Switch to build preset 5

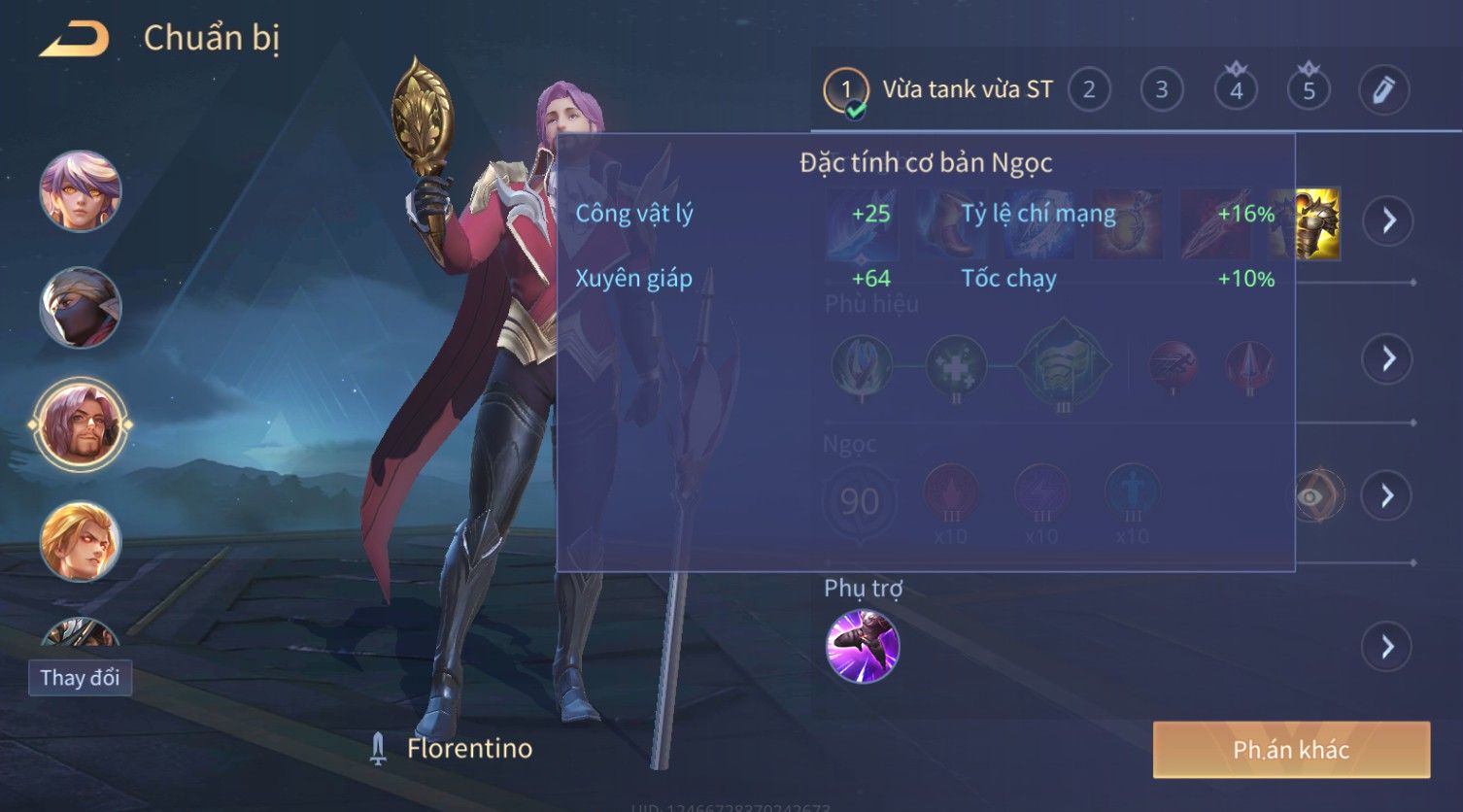tap(1309, 90)
